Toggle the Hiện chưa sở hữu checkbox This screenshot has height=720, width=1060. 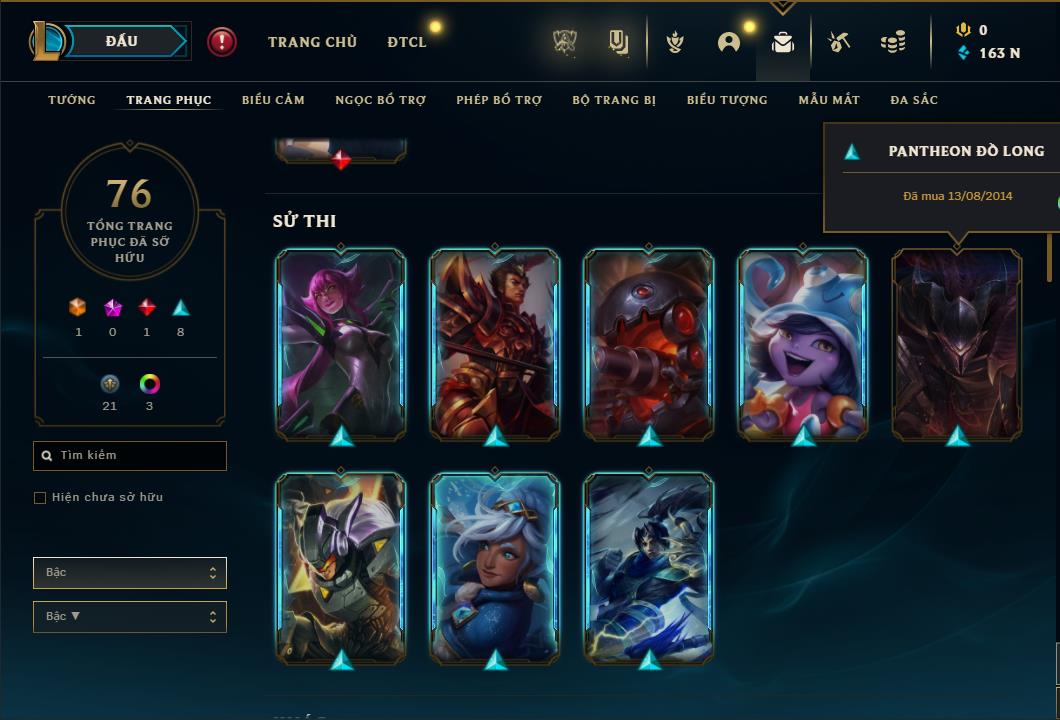point(40,498)
